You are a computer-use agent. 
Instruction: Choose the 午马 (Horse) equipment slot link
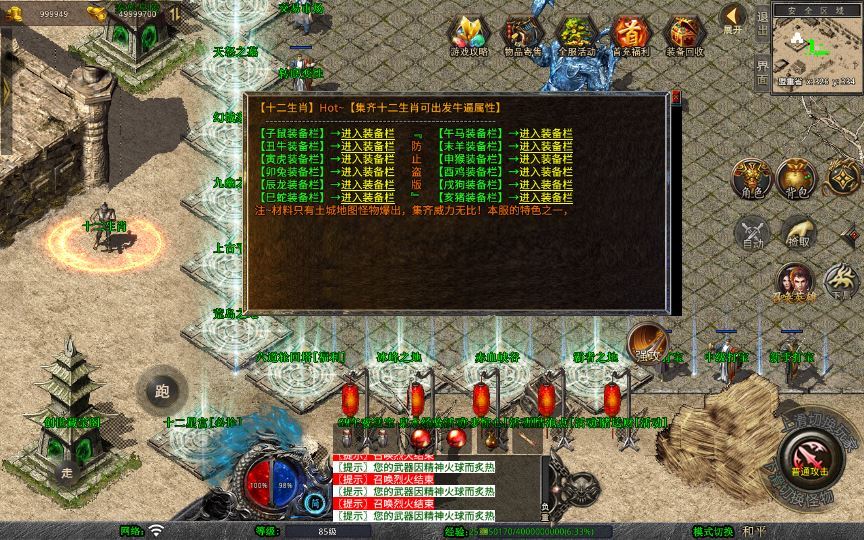coord(545,133)
